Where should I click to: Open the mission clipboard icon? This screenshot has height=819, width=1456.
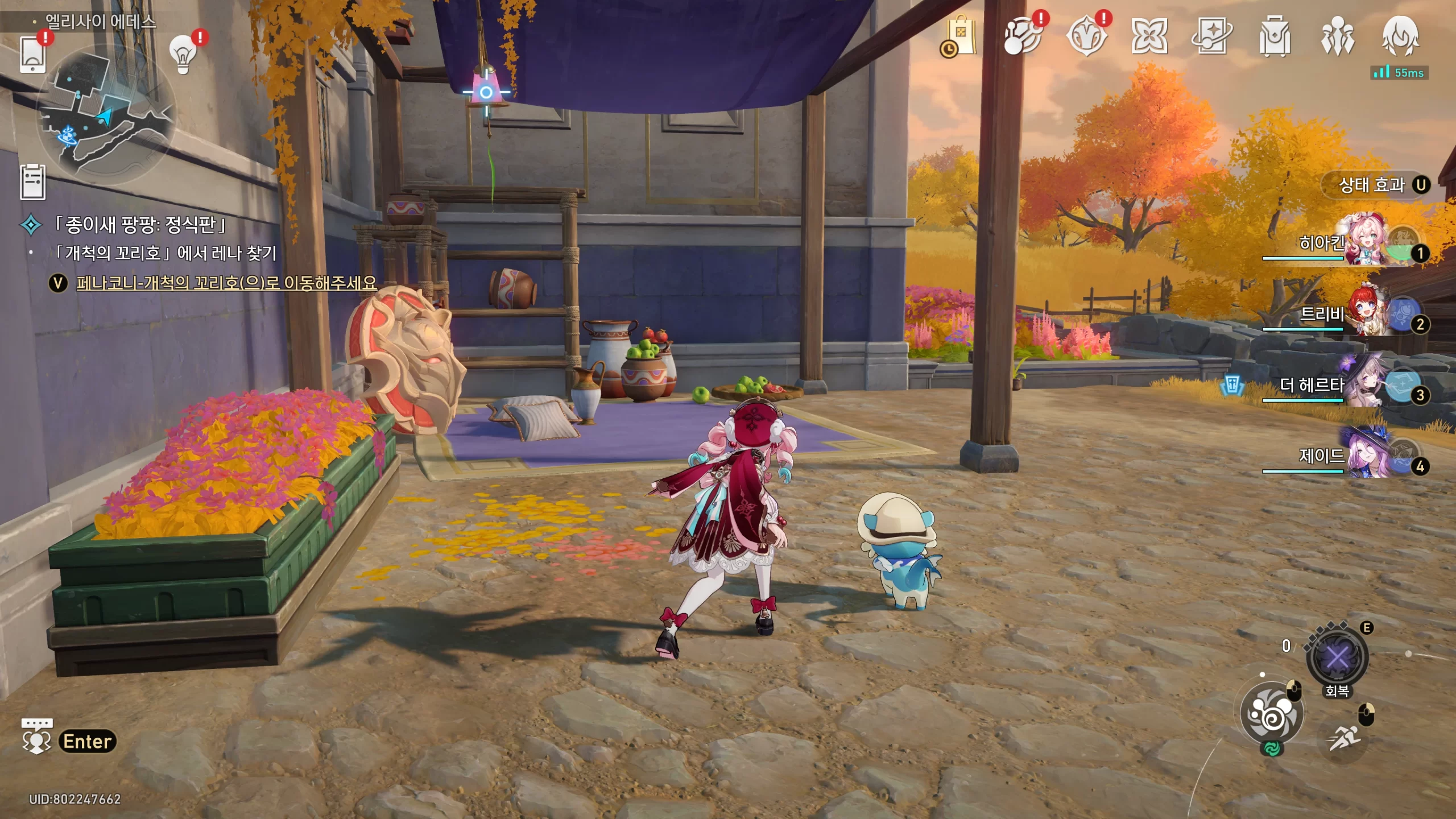[33, 182]
